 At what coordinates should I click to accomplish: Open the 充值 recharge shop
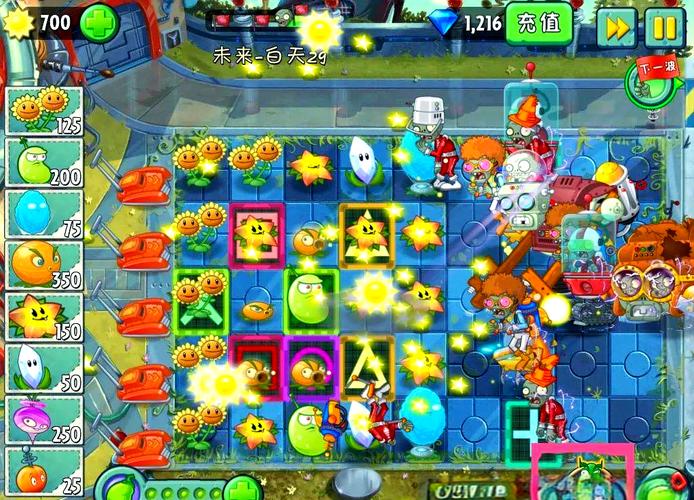point(538,22)
